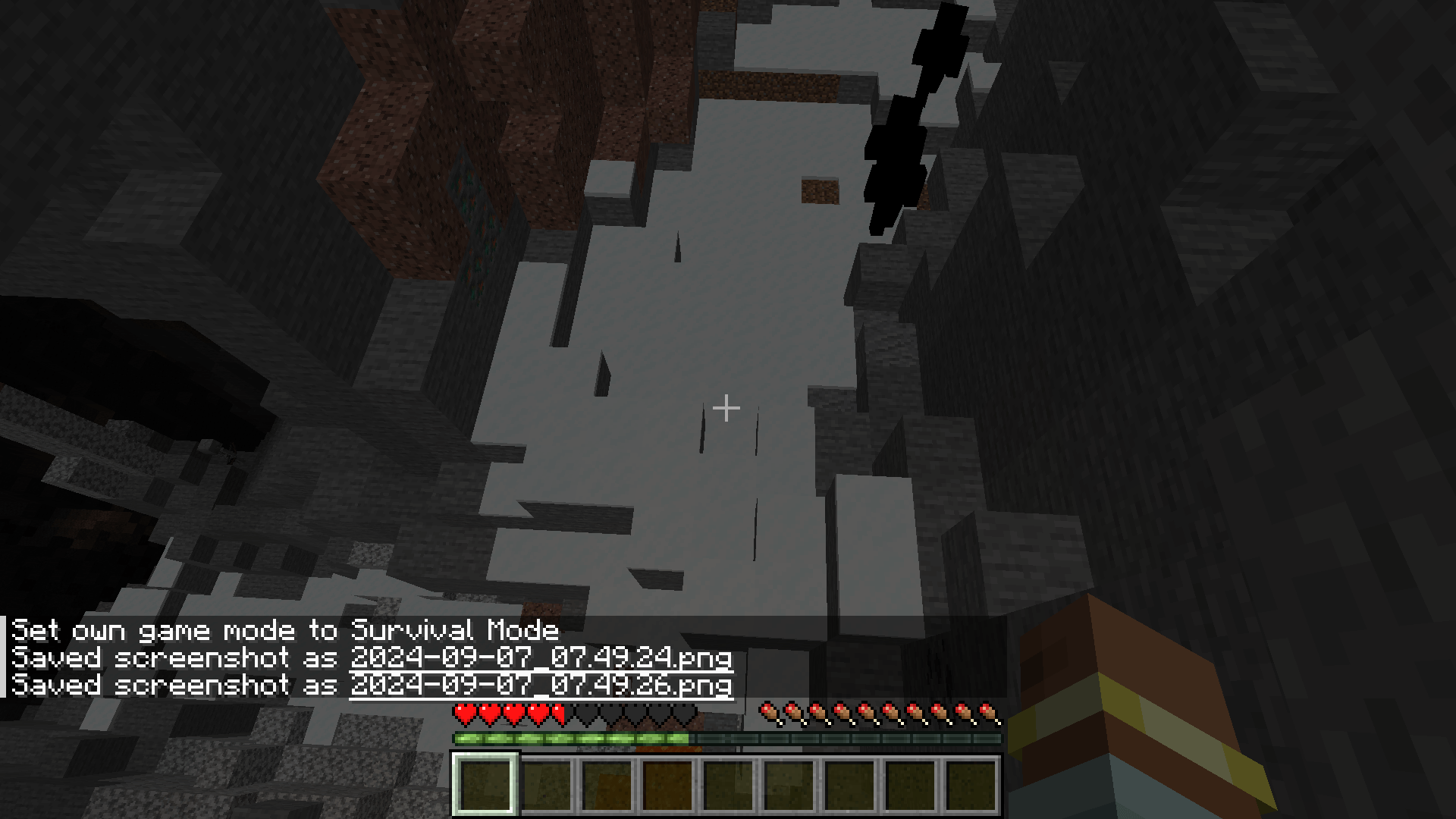Click the selected hotbar slot highlight frame
Viewport: 1456px width, 819px height.
pos(488,785)
